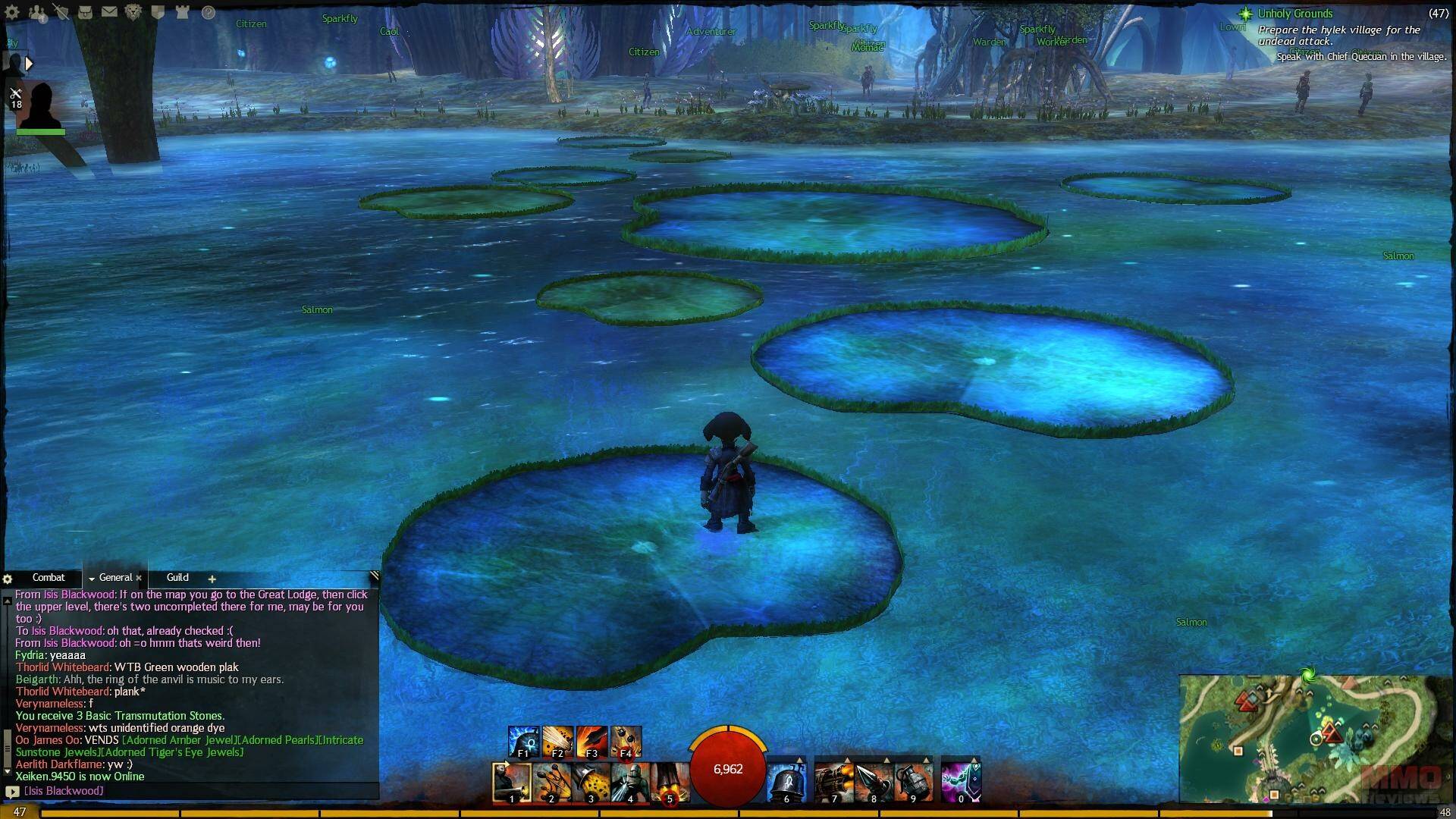
Task: Click the chat input field
Action: [197, 791]
